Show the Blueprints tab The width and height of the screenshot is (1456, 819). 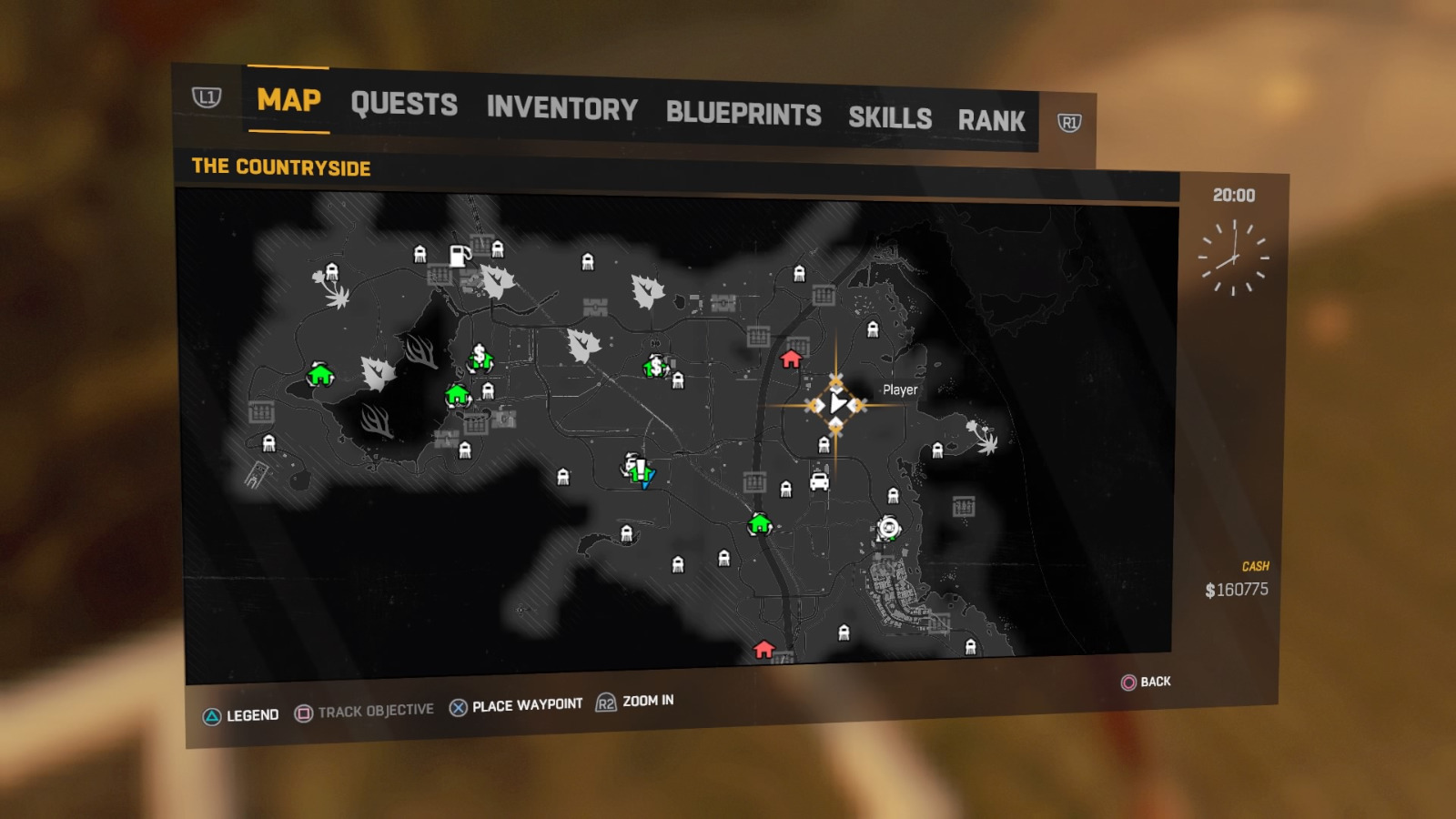tap(743, 114)
